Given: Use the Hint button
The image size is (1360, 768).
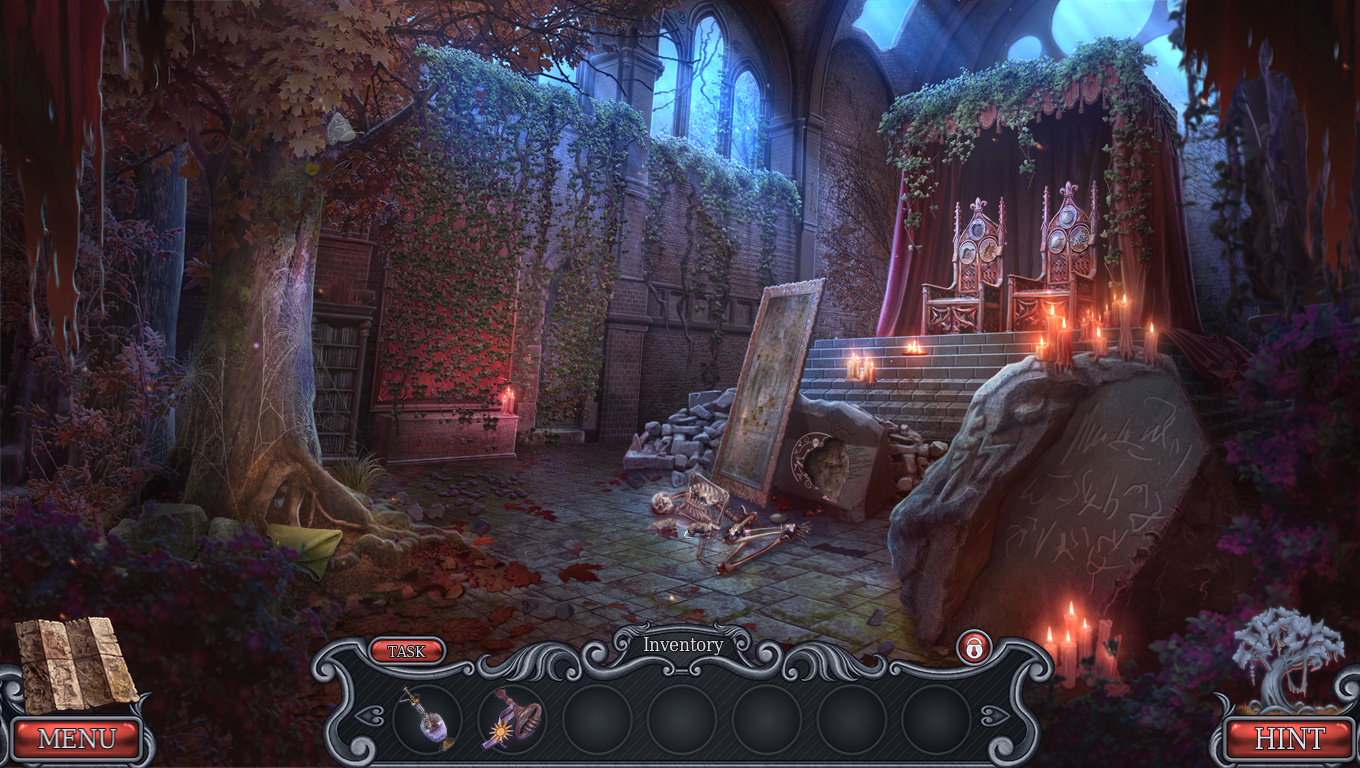Looking at the screenshot, I should [x=1288, y=739].
